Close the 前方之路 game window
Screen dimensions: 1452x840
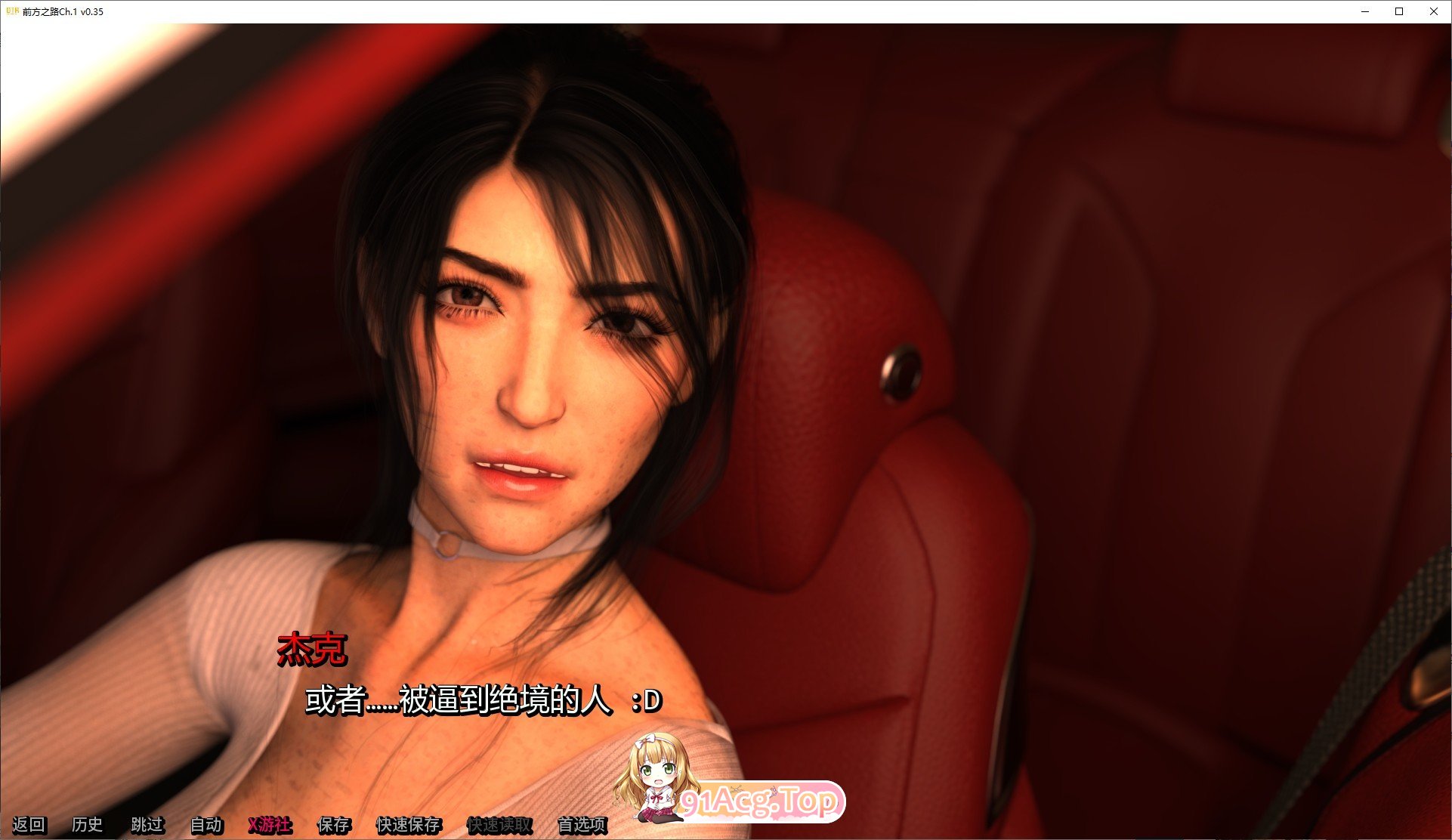[1434, 11]
